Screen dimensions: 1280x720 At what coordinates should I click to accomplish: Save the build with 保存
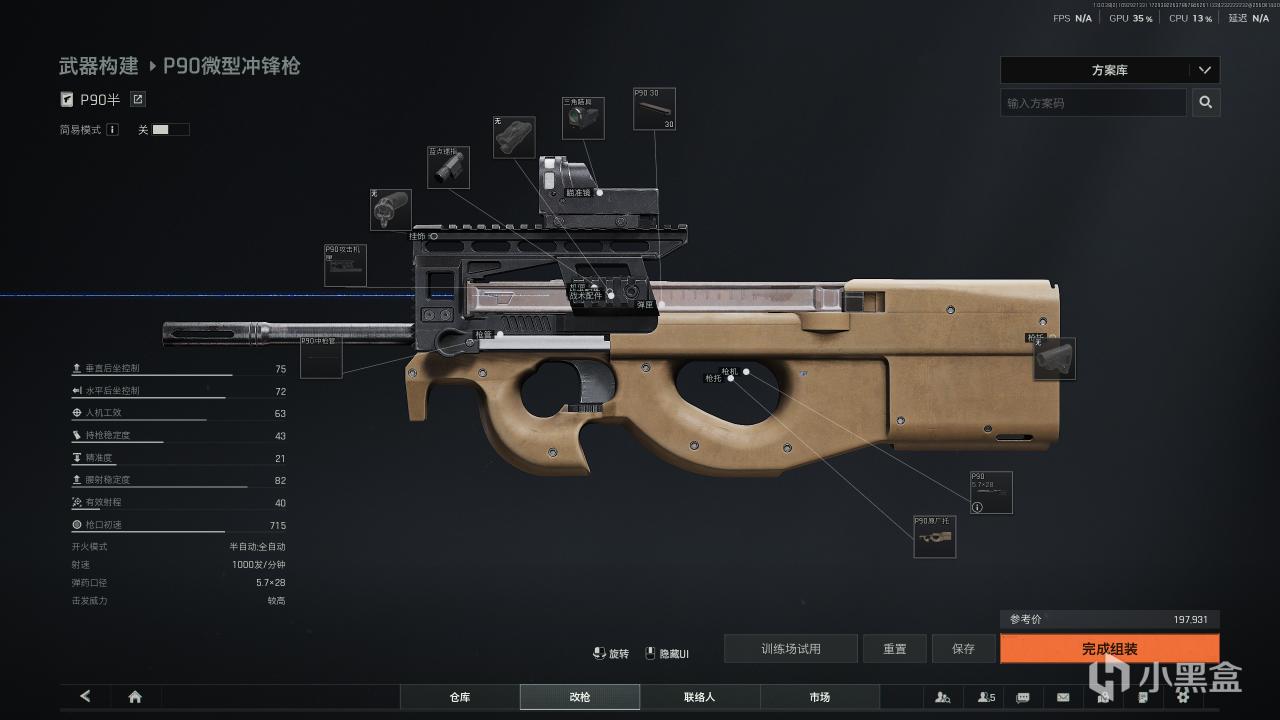(x=963, y=649)
